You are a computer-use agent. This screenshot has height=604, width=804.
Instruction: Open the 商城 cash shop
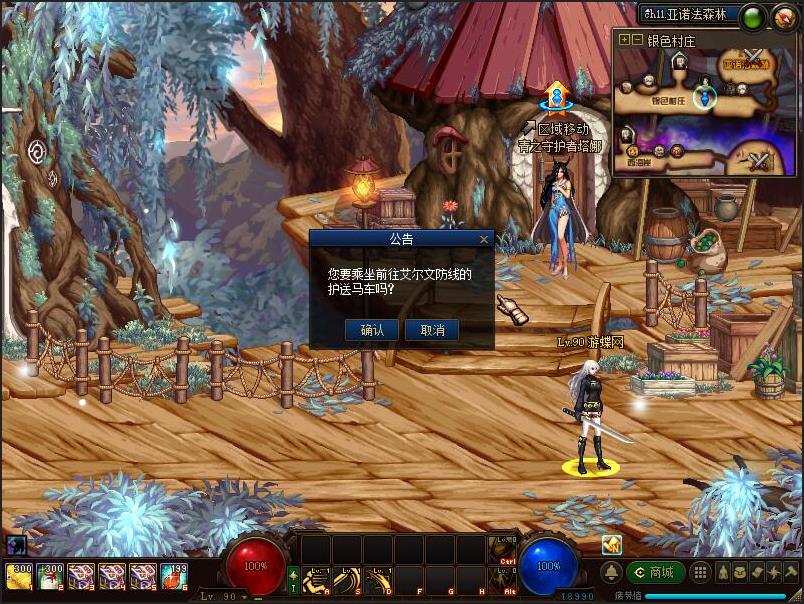656,572
